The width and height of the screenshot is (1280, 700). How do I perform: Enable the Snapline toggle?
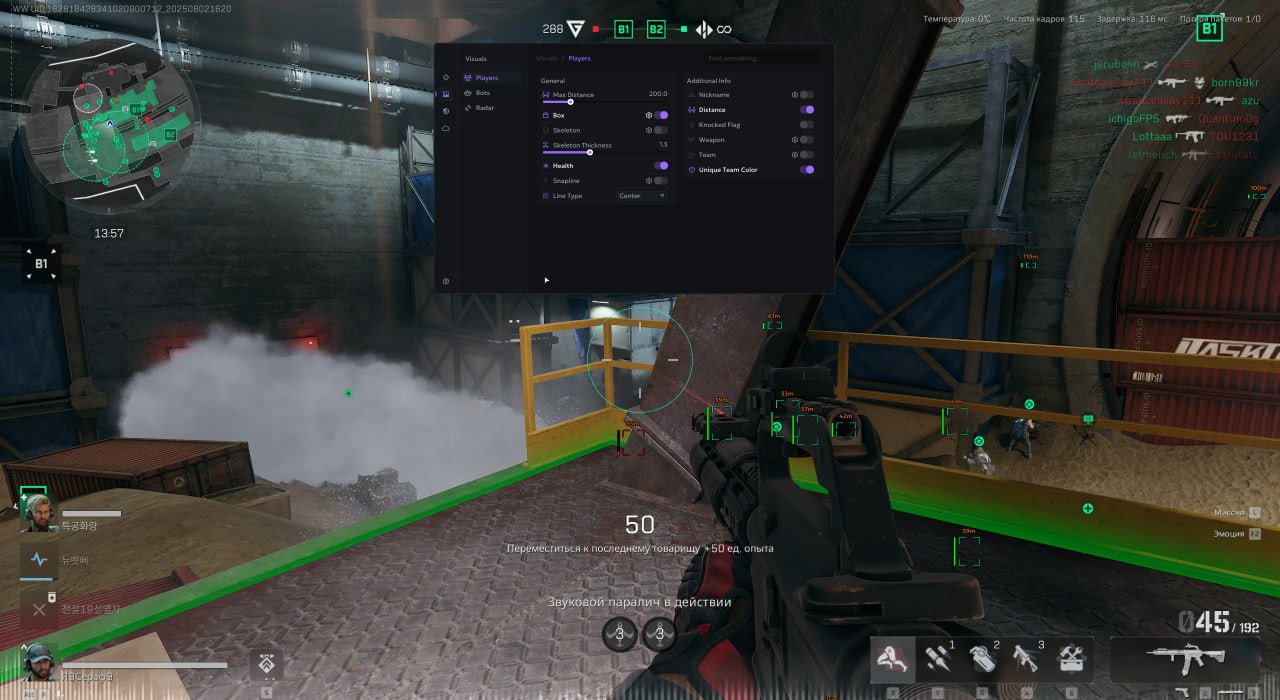(661, 181)
